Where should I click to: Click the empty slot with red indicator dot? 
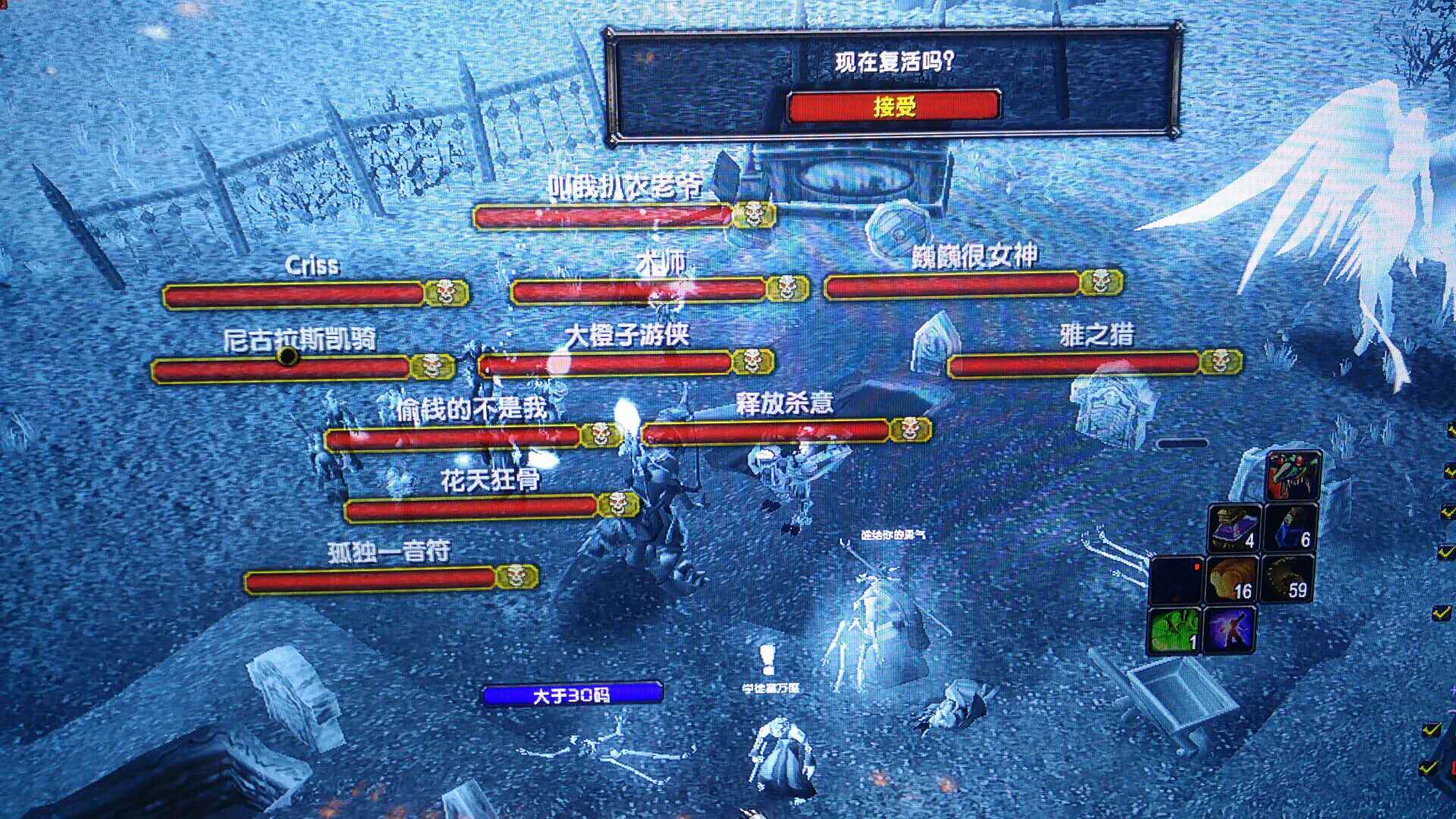(x=1175, y=578)
